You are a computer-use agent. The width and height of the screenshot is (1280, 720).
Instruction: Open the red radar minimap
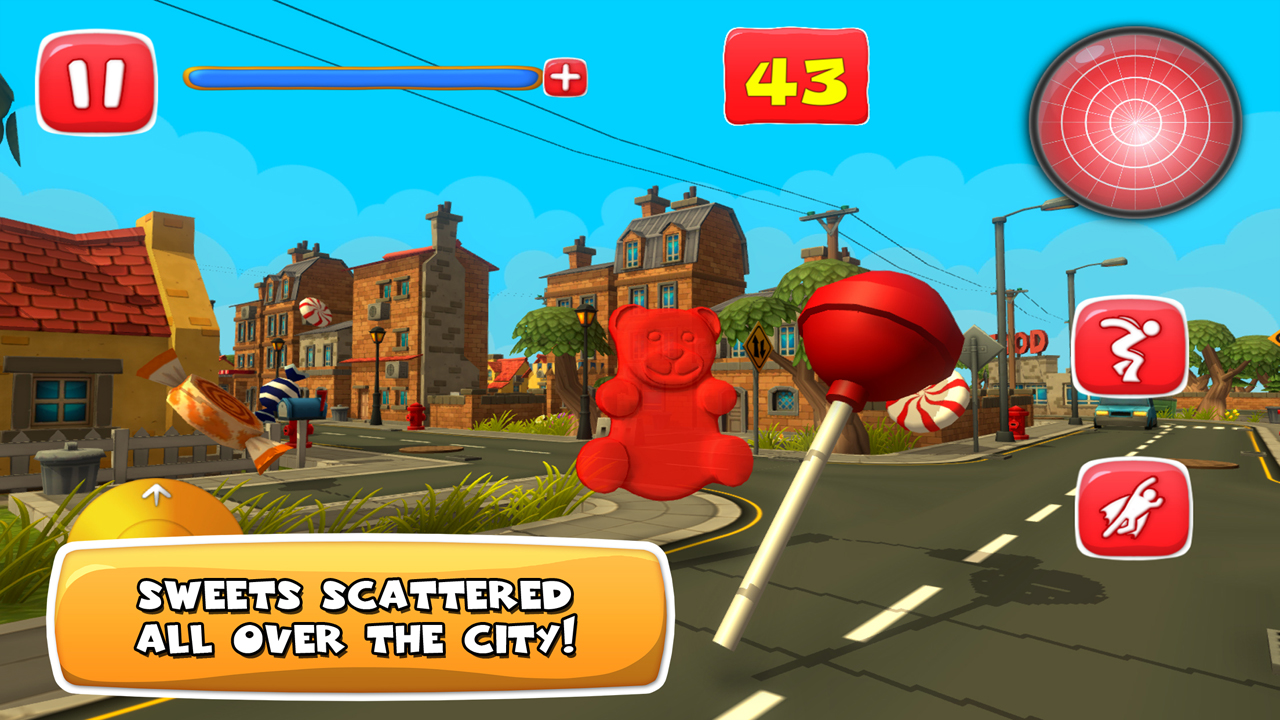[1135, 122]
